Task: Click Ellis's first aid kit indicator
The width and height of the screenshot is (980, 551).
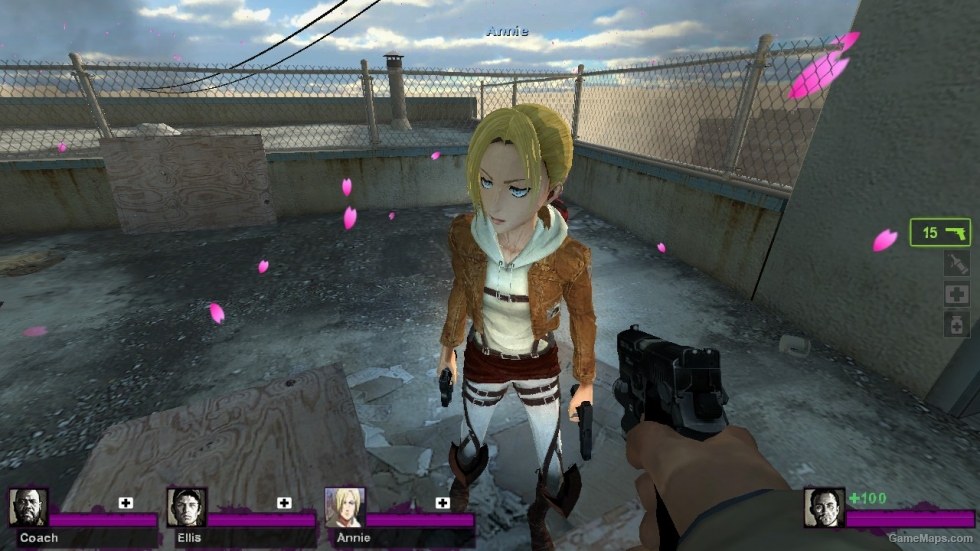Action: (284, 503)
